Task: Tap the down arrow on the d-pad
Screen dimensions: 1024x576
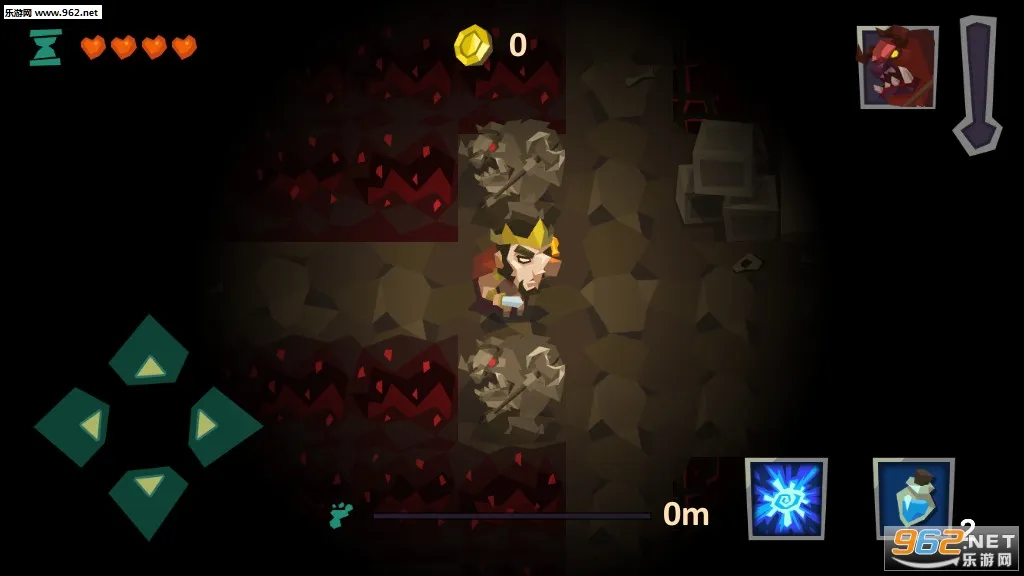Action: (149, 496)
